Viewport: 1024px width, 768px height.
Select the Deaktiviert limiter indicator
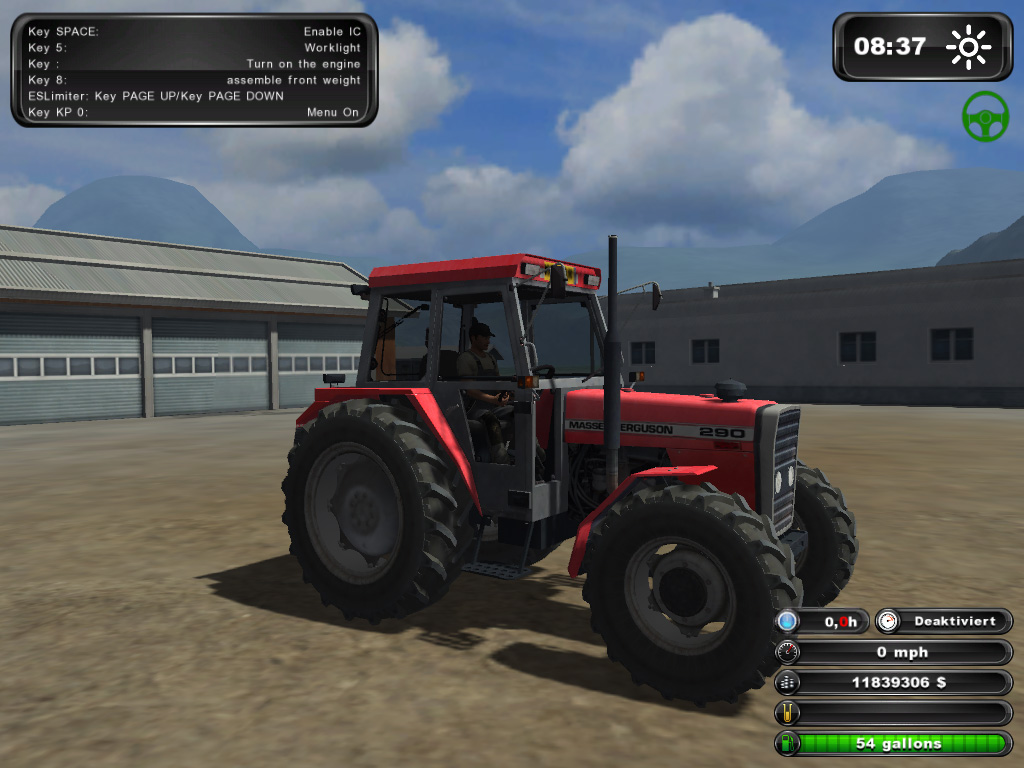(944, 621)
